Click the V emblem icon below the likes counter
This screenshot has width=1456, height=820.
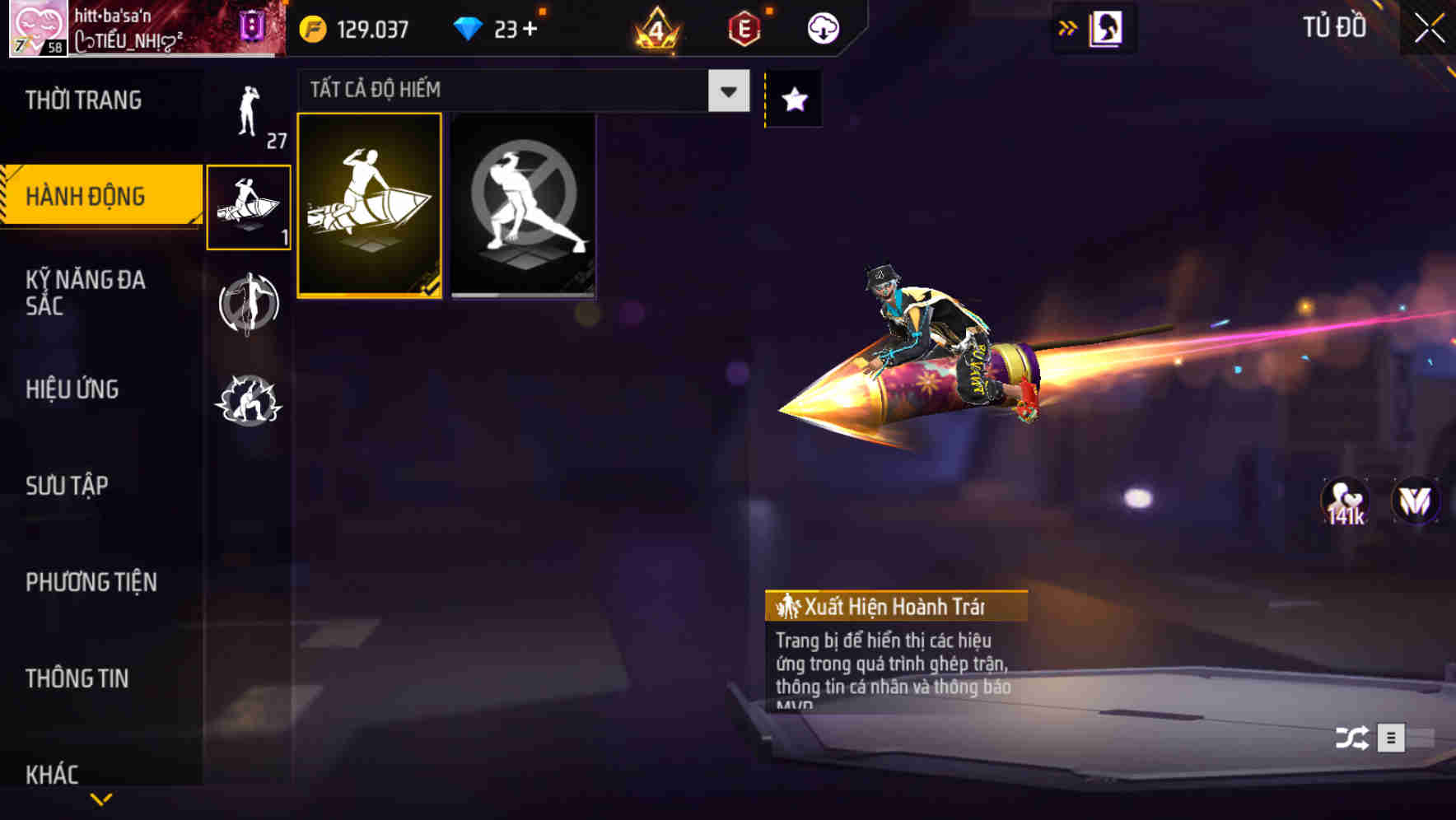click(x=1413, y=499)
